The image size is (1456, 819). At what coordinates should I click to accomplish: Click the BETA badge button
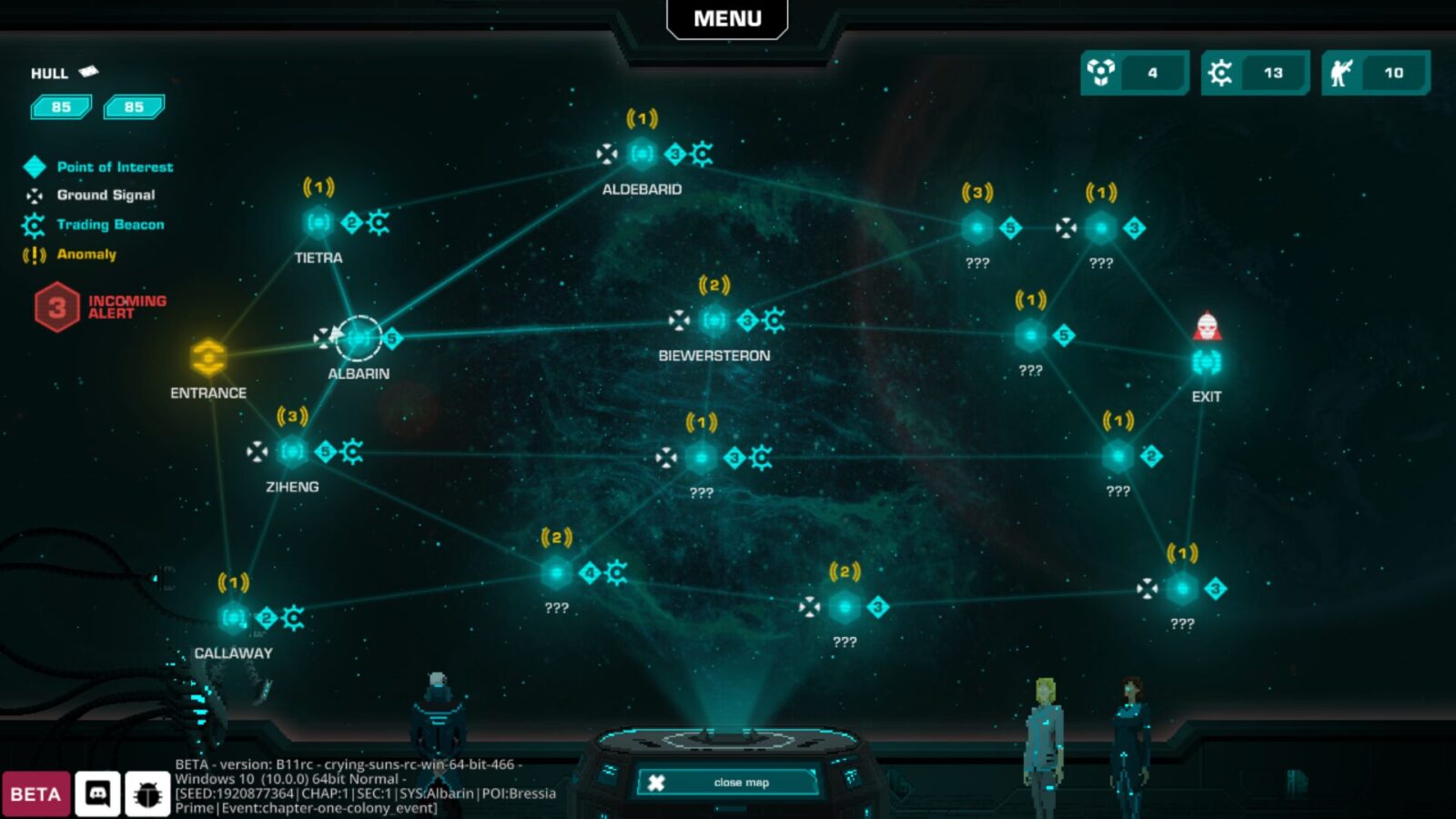tap(35, 794)
